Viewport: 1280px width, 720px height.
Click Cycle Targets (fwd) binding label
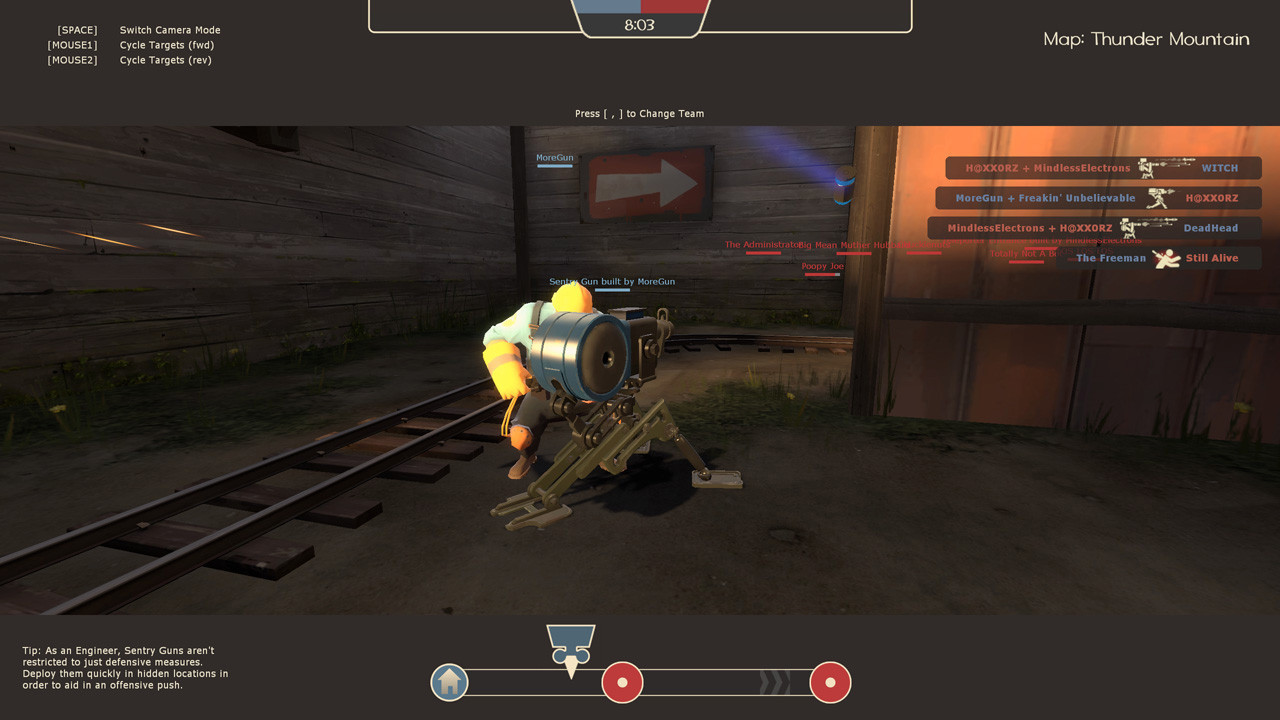pos(166,44)
